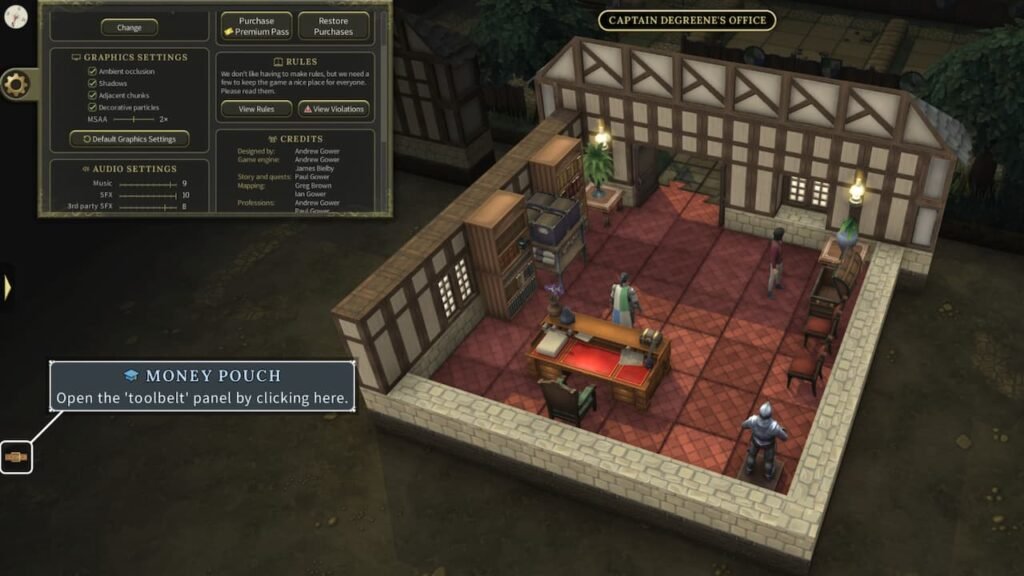Select Restore Purchases
The height and width of the screenshot is (576, 1024).
pyautogui.click(x=333, y=26)
